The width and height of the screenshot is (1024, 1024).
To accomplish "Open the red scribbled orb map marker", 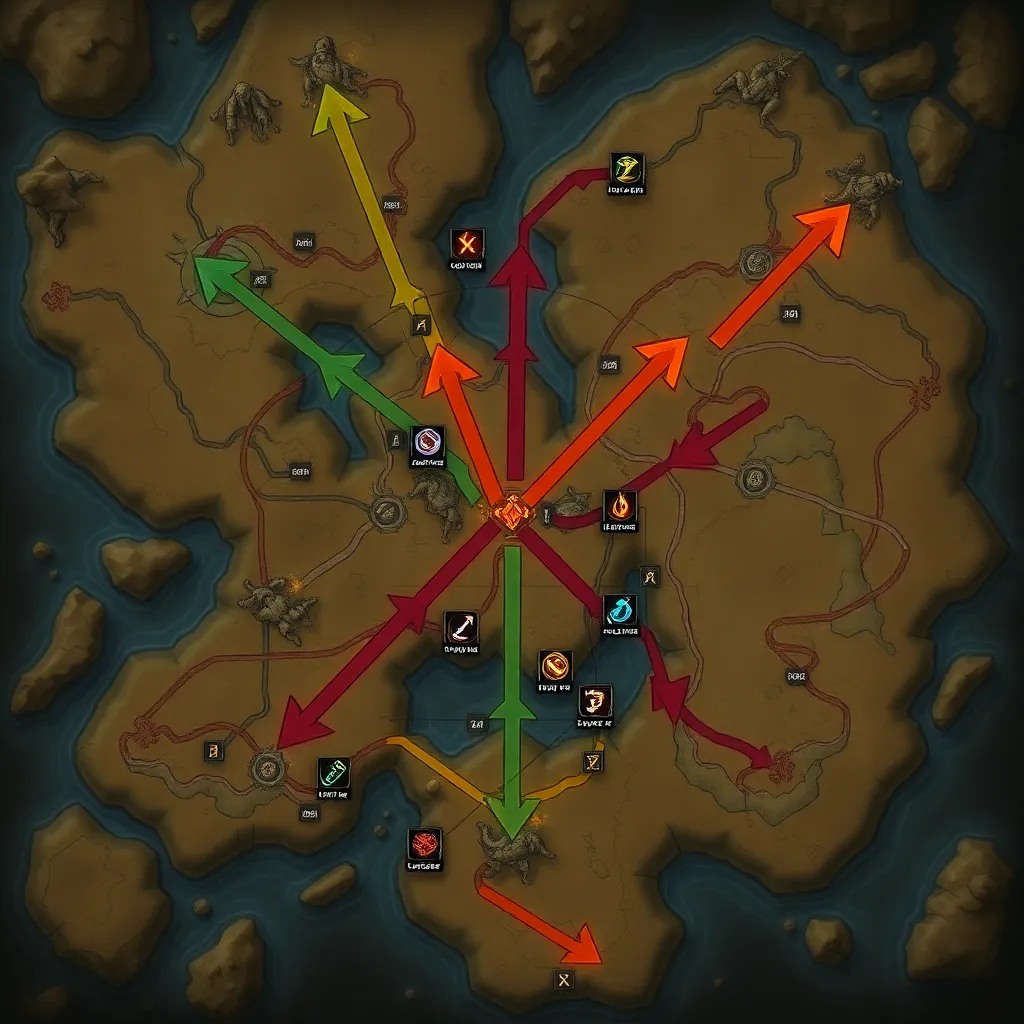I will [424, 844].
